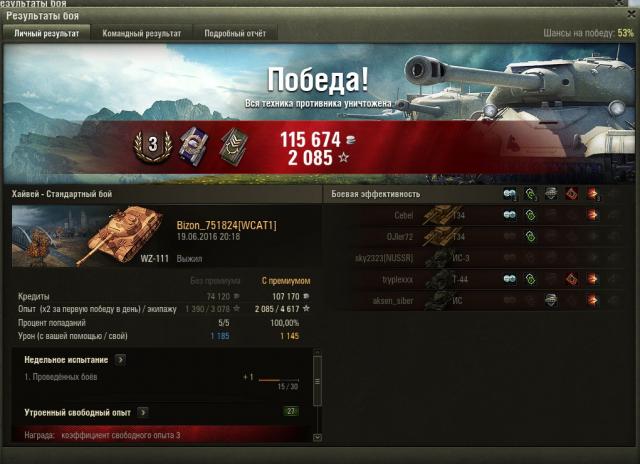Click the class badge medal with number 3

(152, 145)
